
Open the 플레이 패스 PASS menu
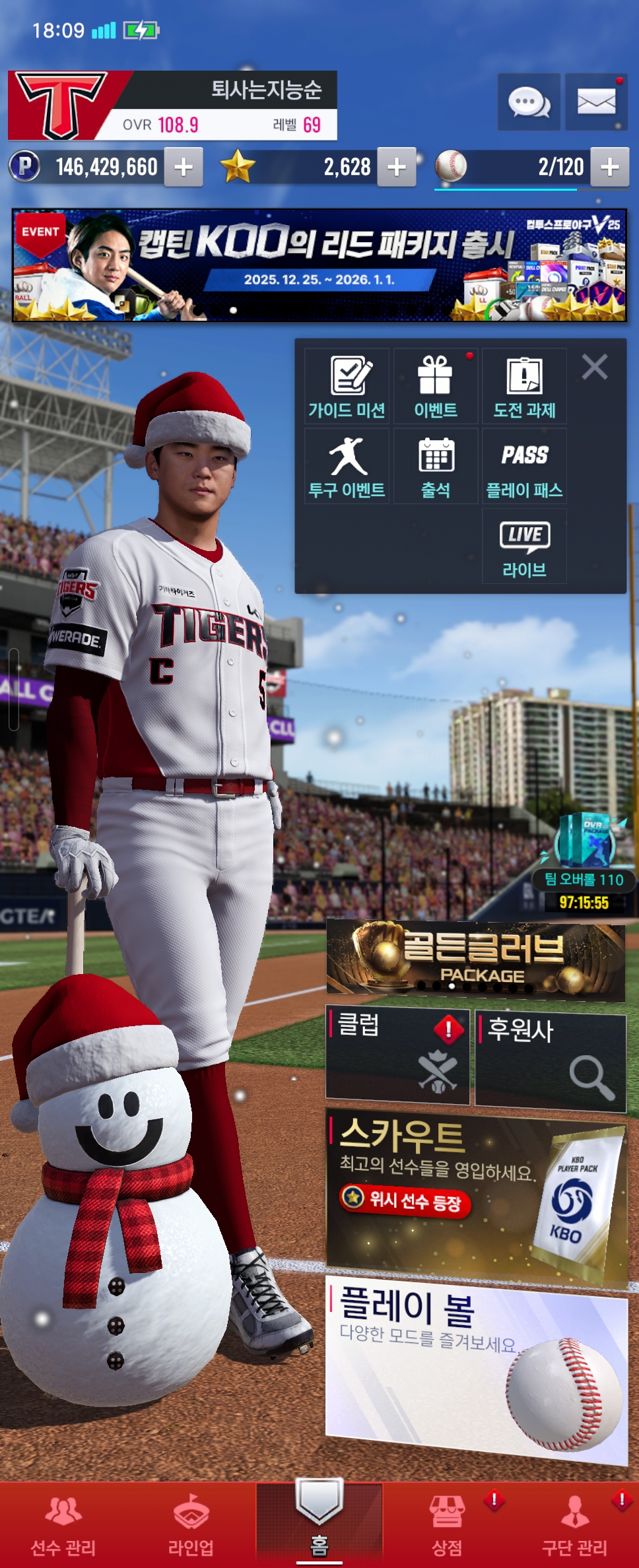pyautogui.click(x=525, y=467)
